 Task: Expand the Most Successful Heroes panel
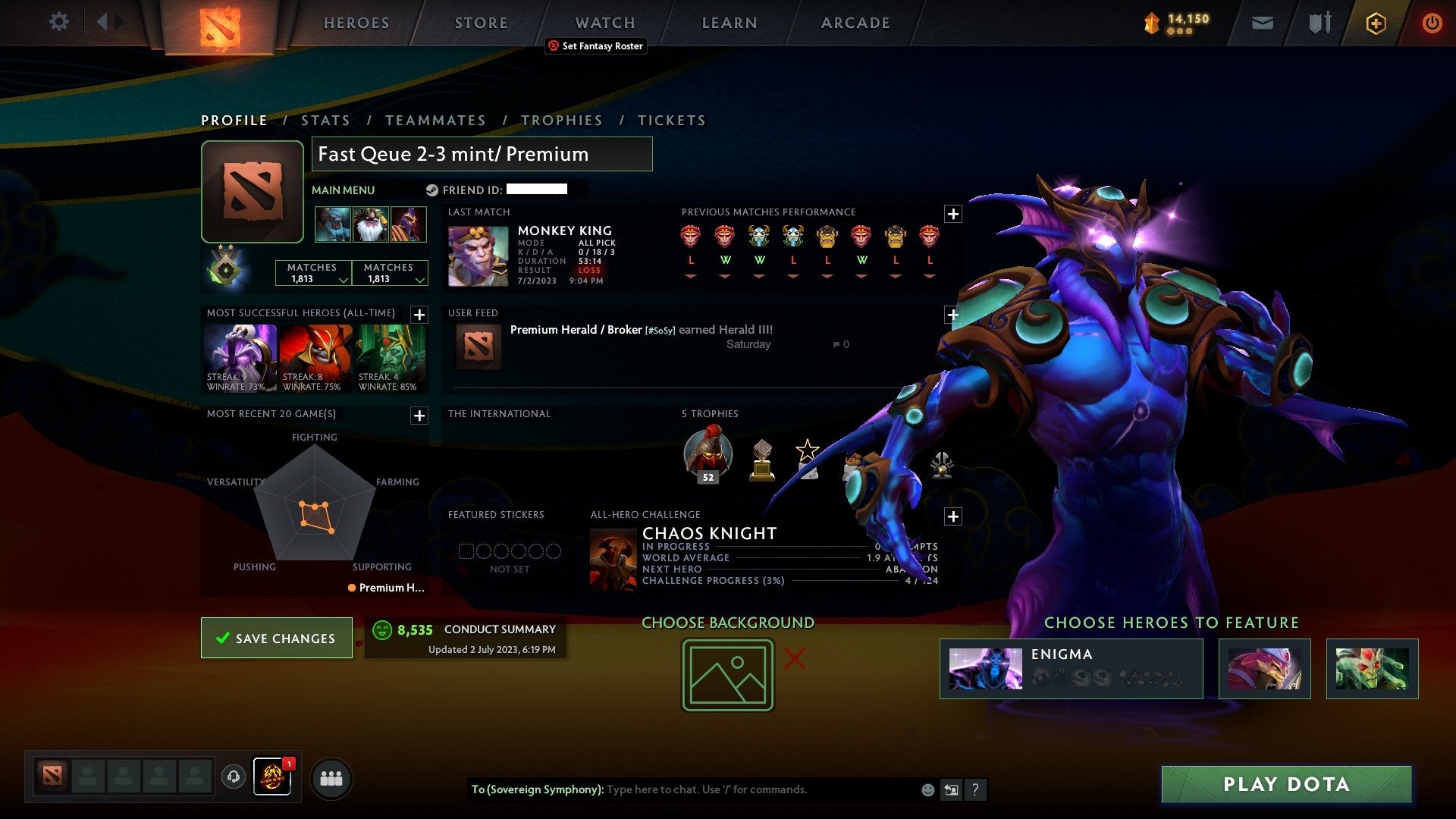418,315
